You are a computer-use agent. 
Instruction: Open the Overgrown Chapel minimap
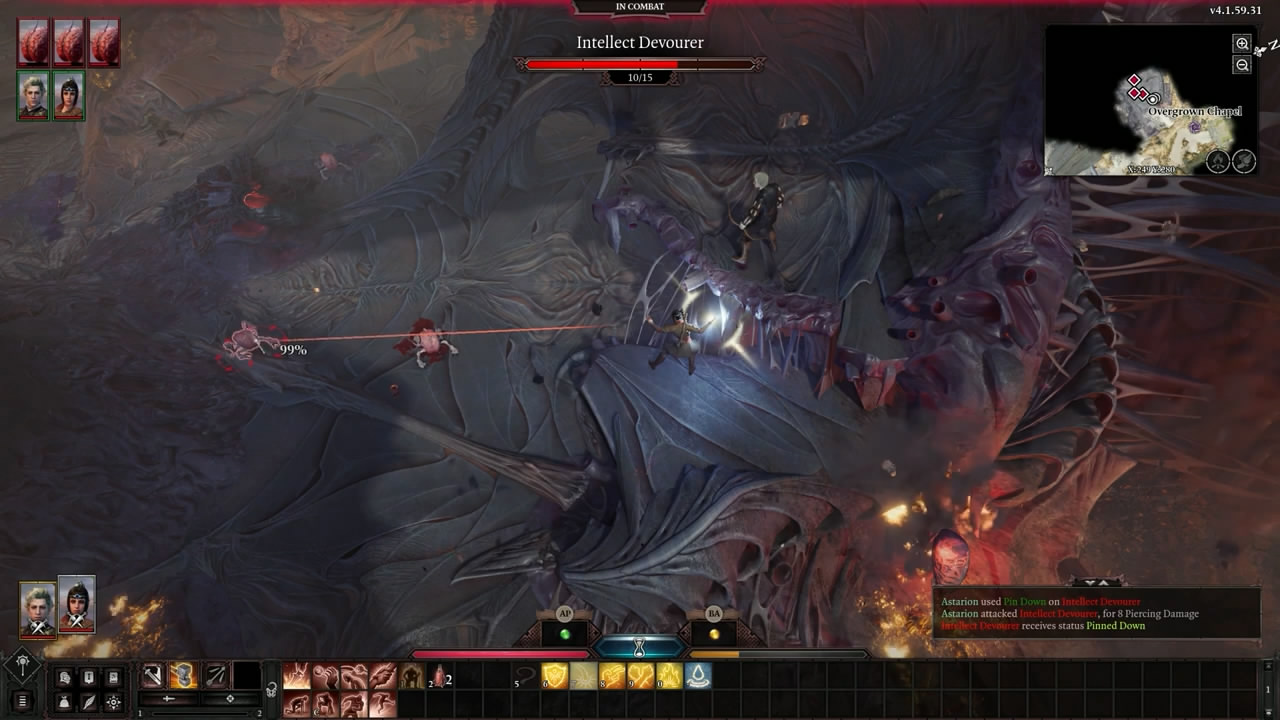(x=1140, y=100)
